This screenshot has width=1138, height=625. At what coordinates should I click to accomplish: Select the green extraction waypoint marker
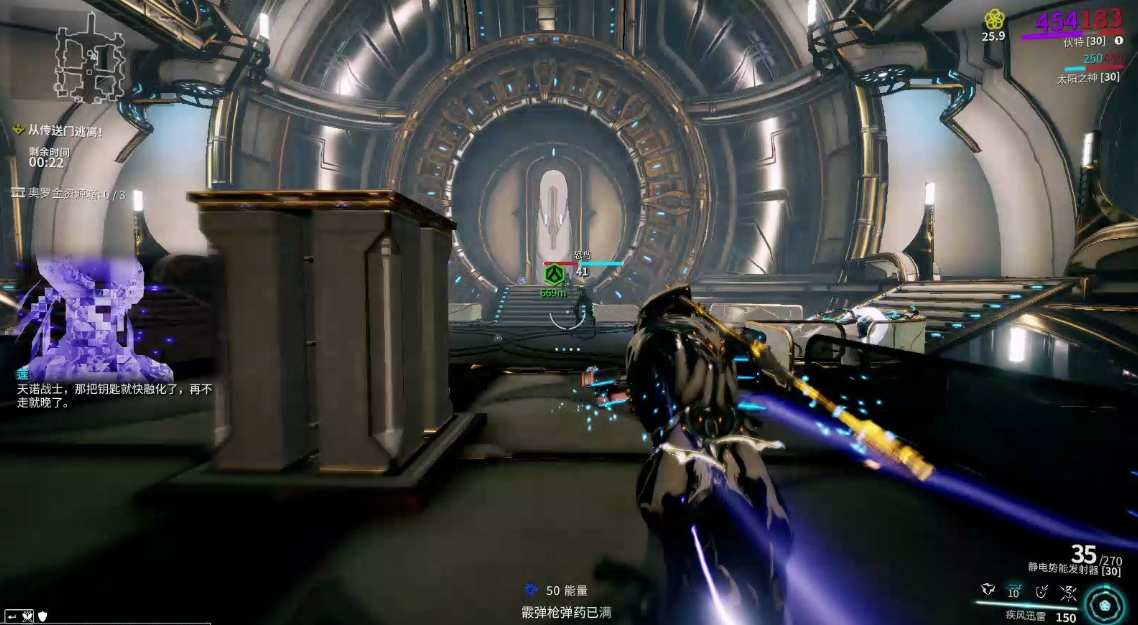[553, 273]
